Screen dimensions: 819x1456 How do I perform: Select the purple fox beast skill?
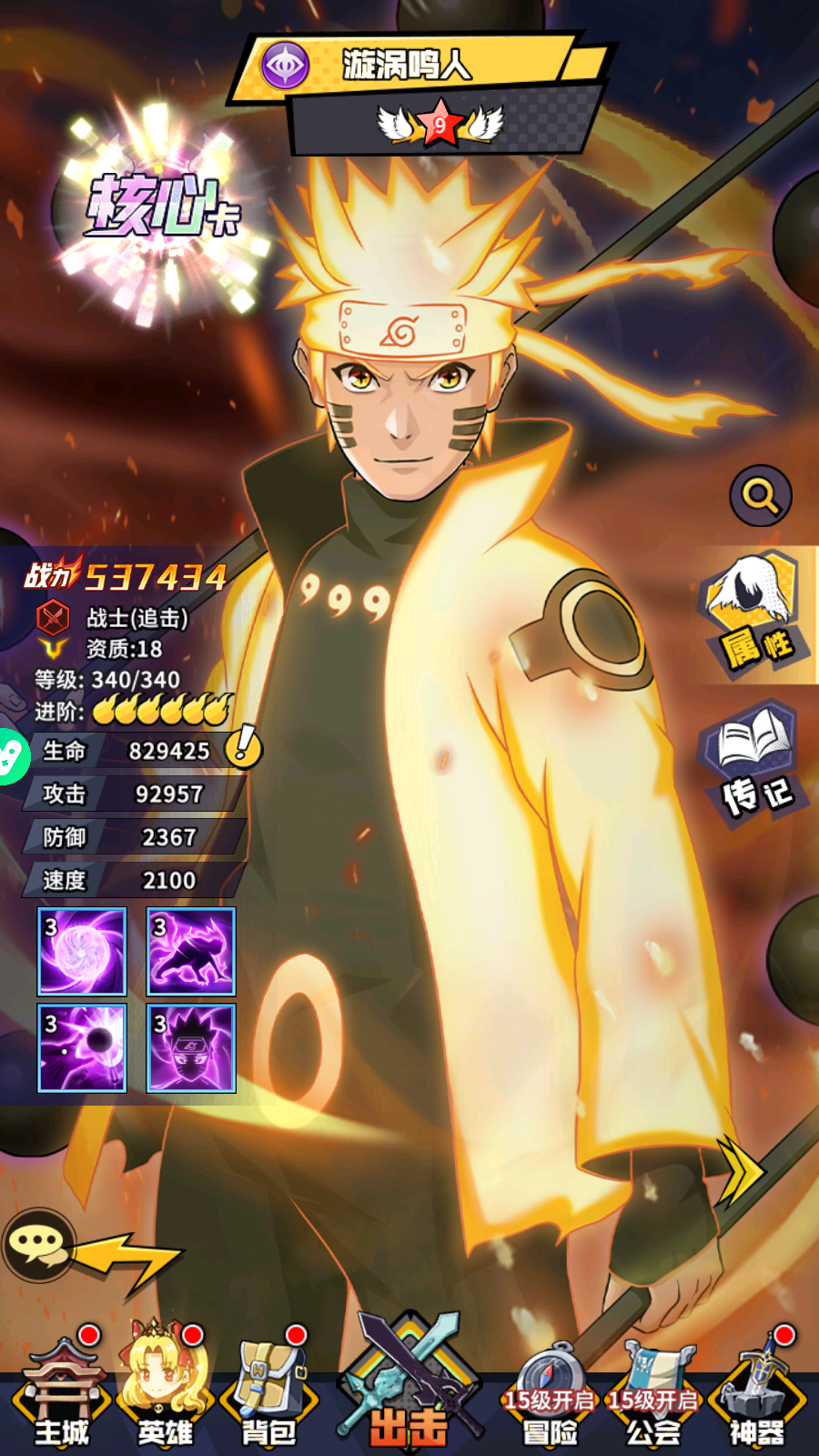coord(191,951)
